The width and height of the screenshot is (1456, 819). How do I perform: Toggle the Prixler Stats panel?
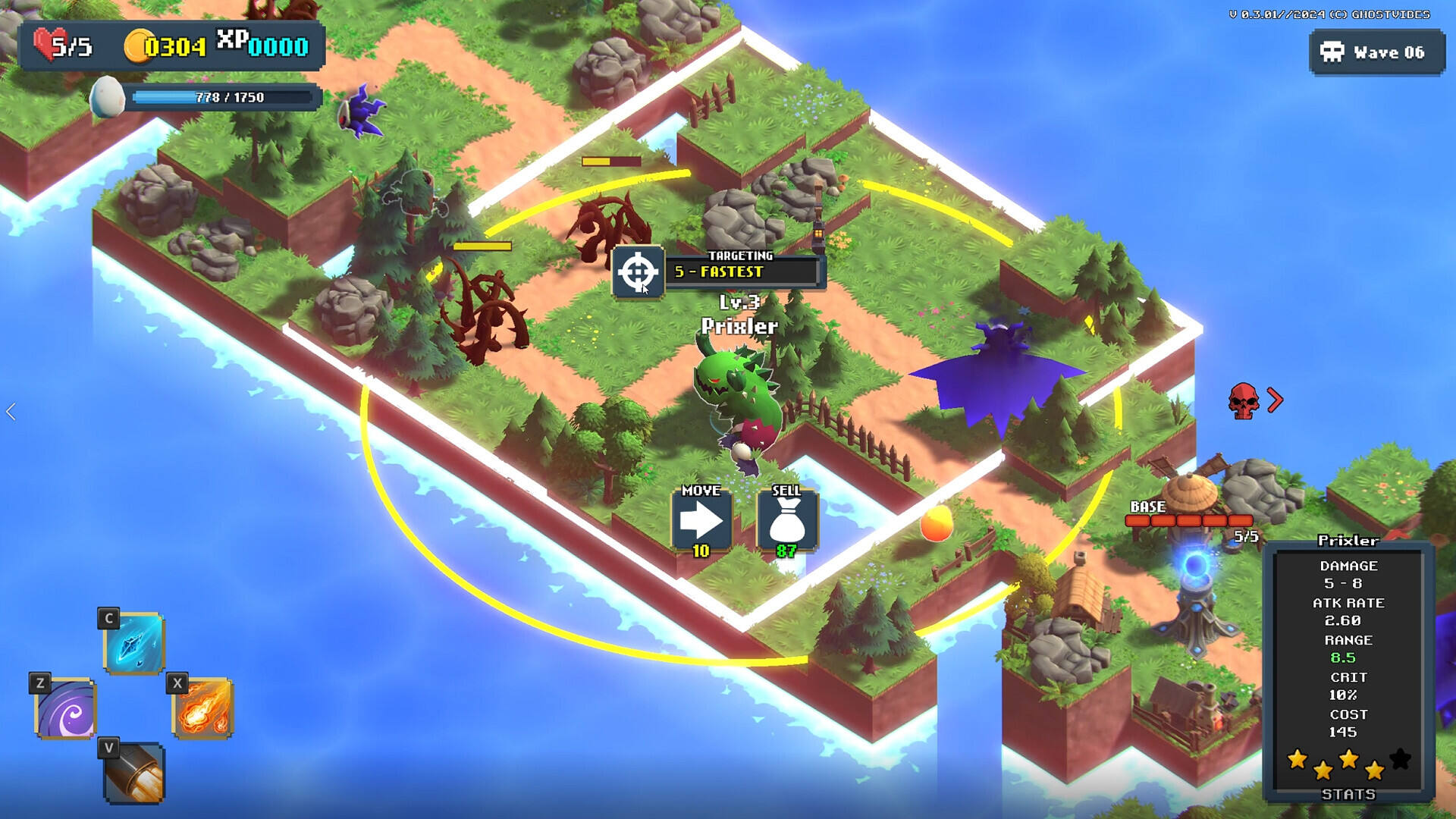[x=1348, y=794]
